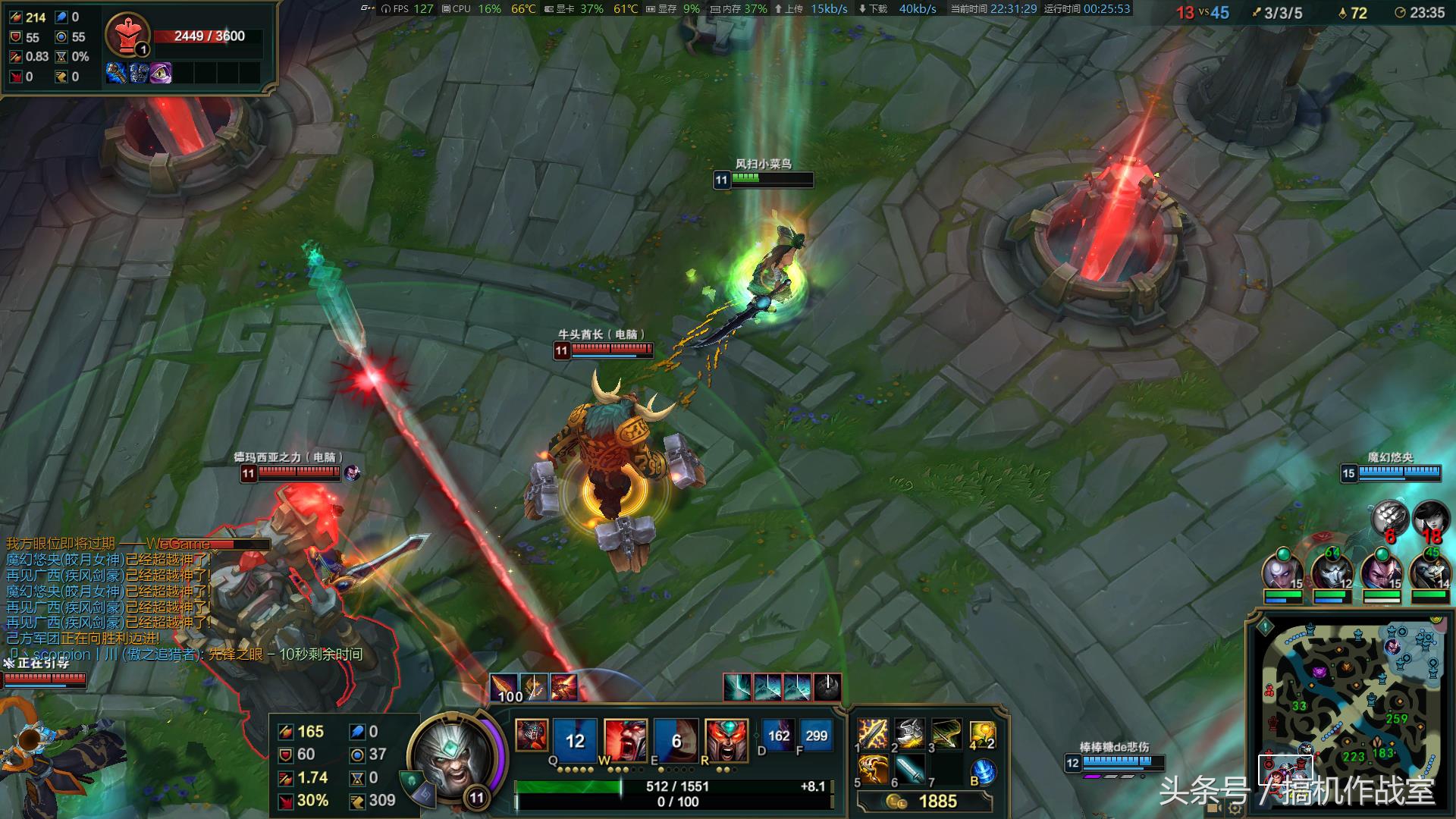Viewport: 1456px width, 819px height.
Task: Trigger the R Undying Rage ultimate
Action: (726, 737)
